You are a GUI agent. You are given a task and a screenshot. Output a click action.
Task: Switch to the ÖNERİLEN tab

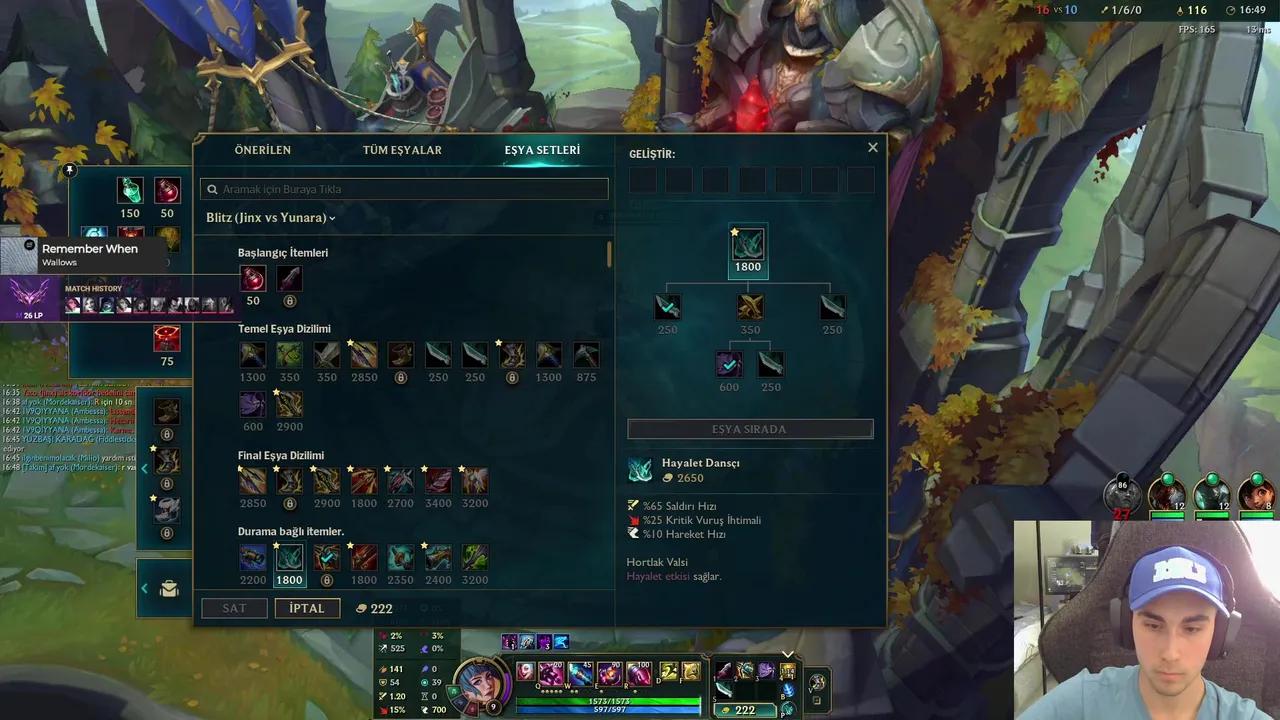(x=263, y=149)
